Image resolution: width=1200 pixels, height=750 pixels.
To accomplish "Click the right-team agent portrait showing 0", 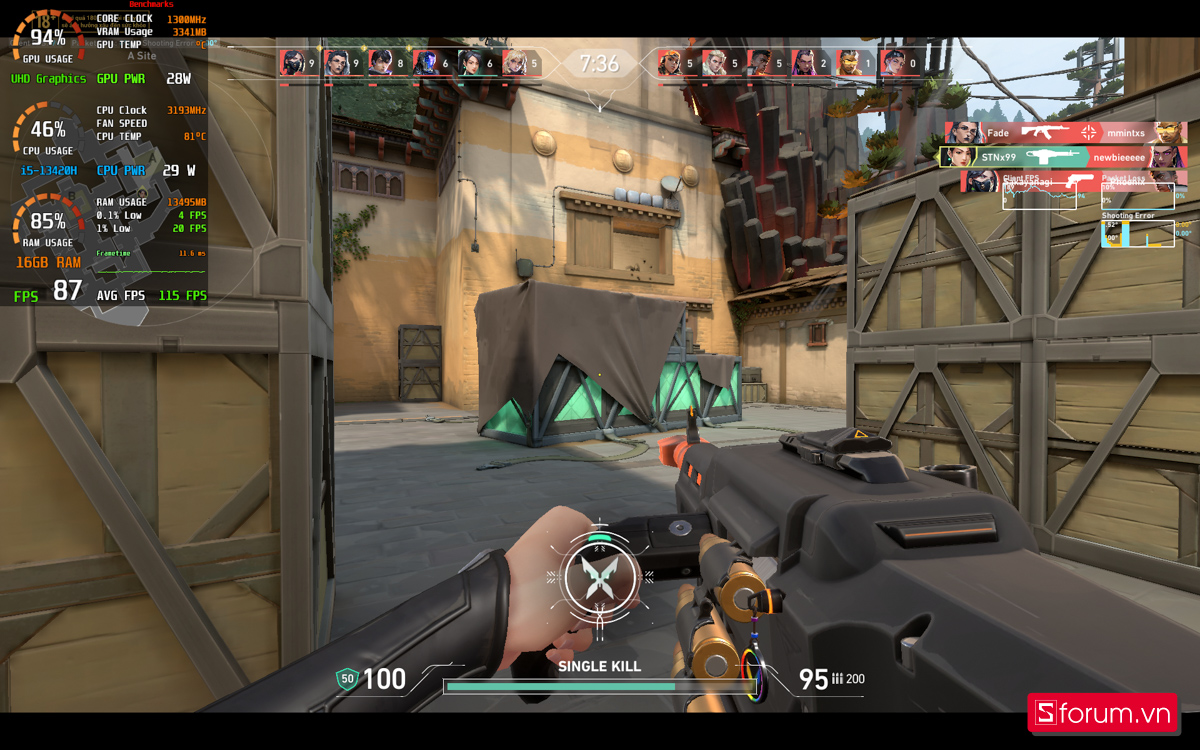I will coord(892,63).
